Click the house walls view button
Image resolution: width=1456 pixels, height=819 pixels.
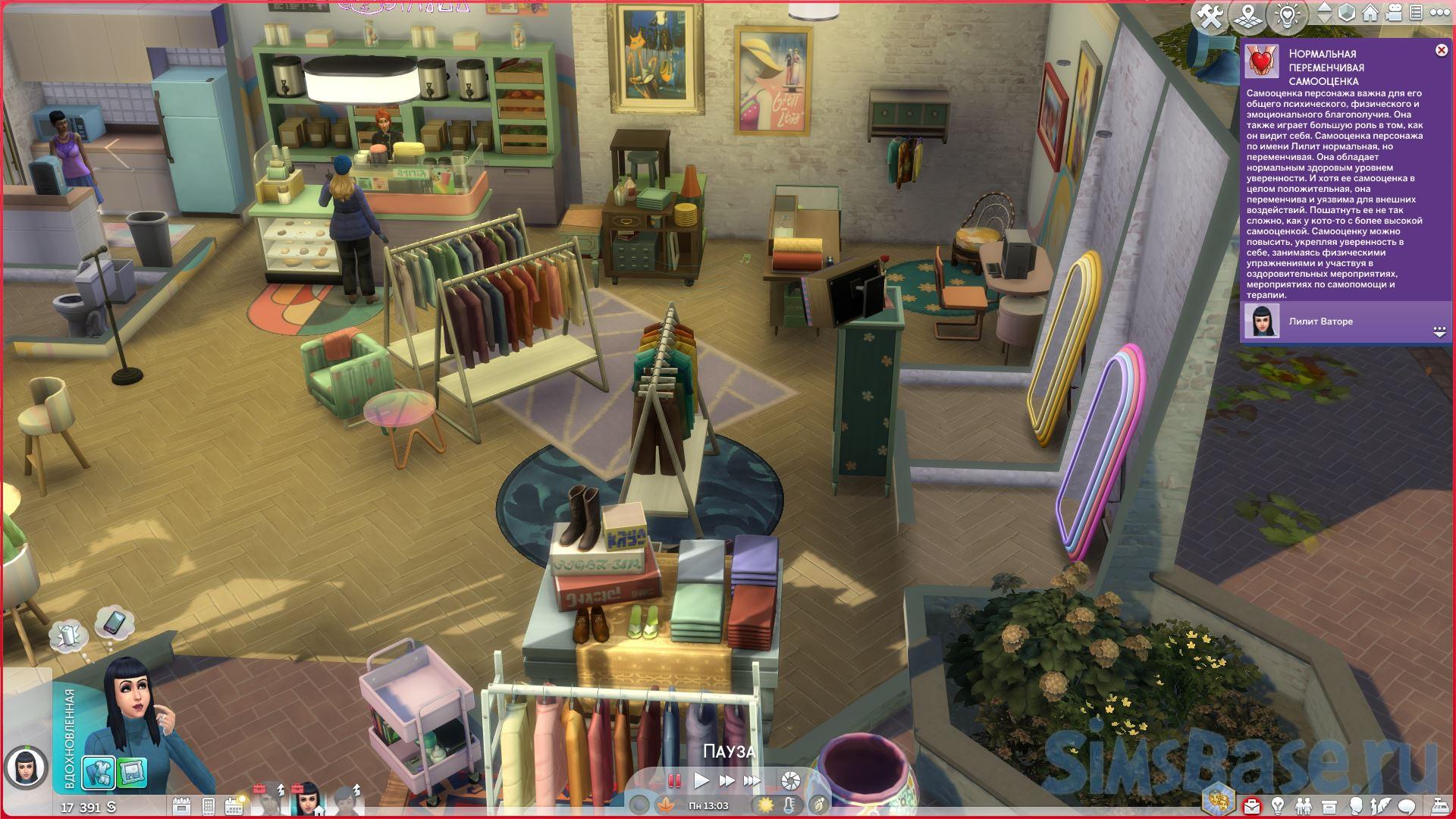pos(1370,14)
